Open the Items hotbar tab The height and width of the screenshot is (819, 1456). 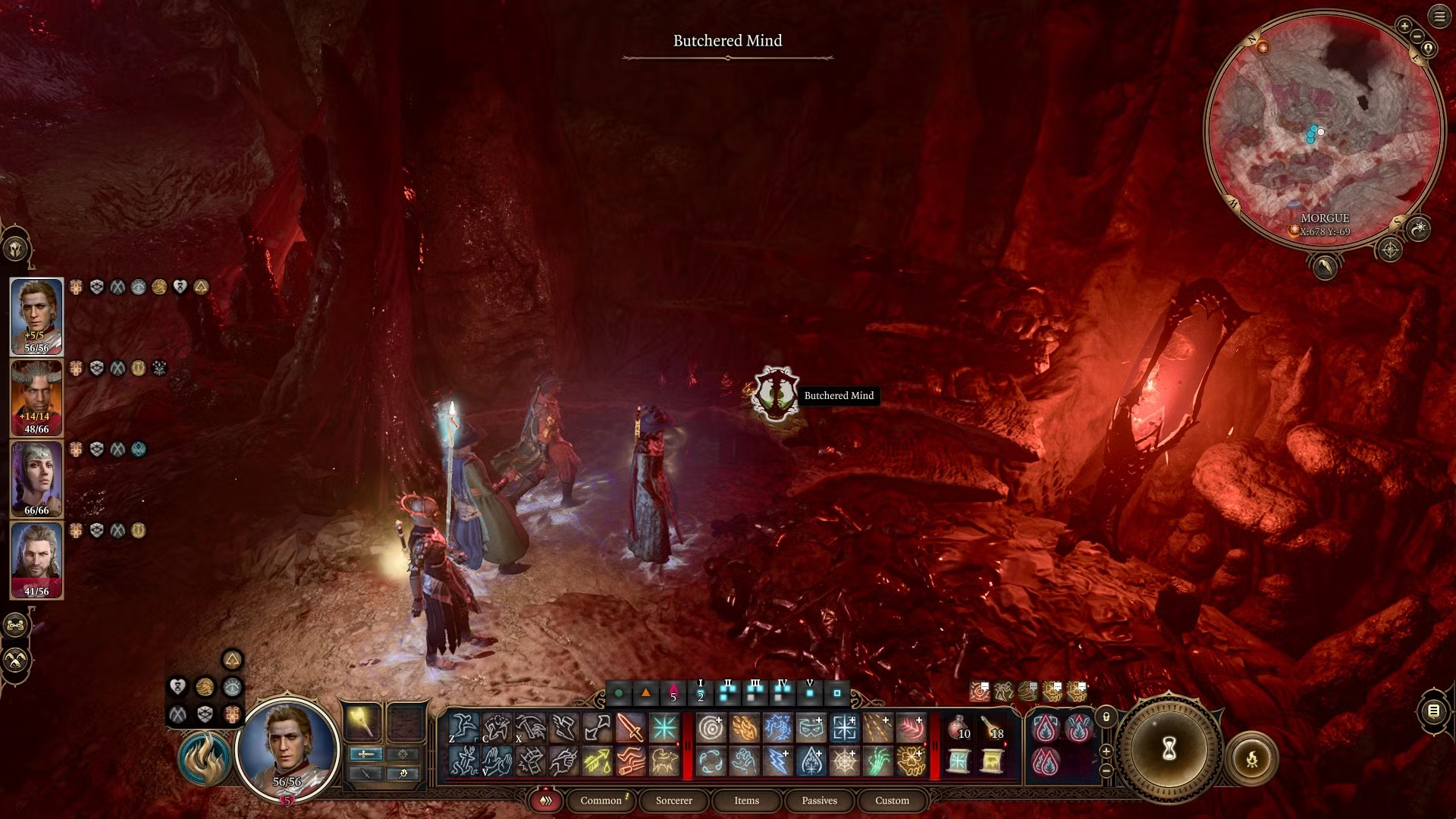[x=746, y=801]
